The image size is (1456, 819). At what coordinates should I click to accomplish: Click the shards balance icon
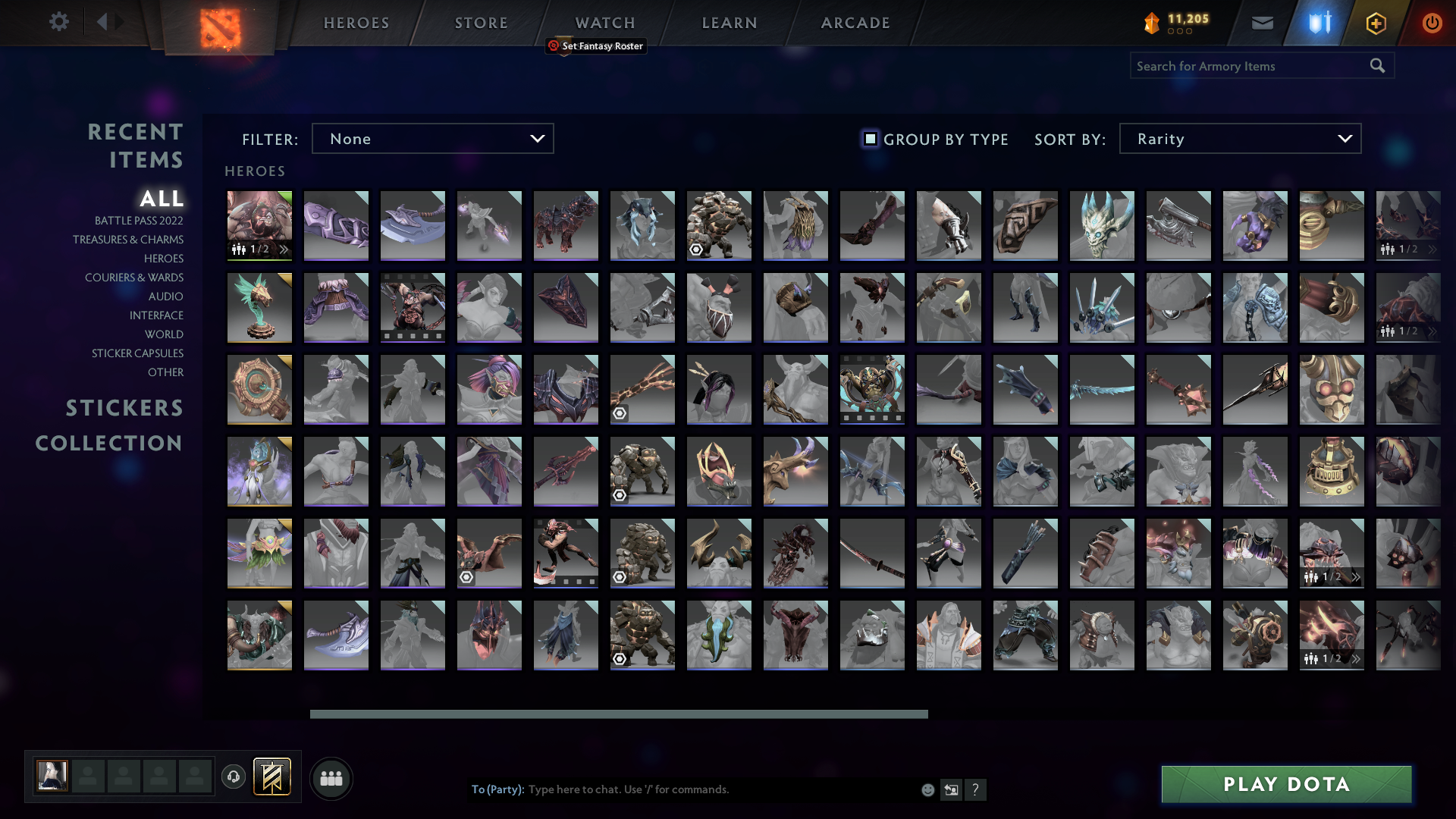pyautogui.click(x=1150, y=23)
